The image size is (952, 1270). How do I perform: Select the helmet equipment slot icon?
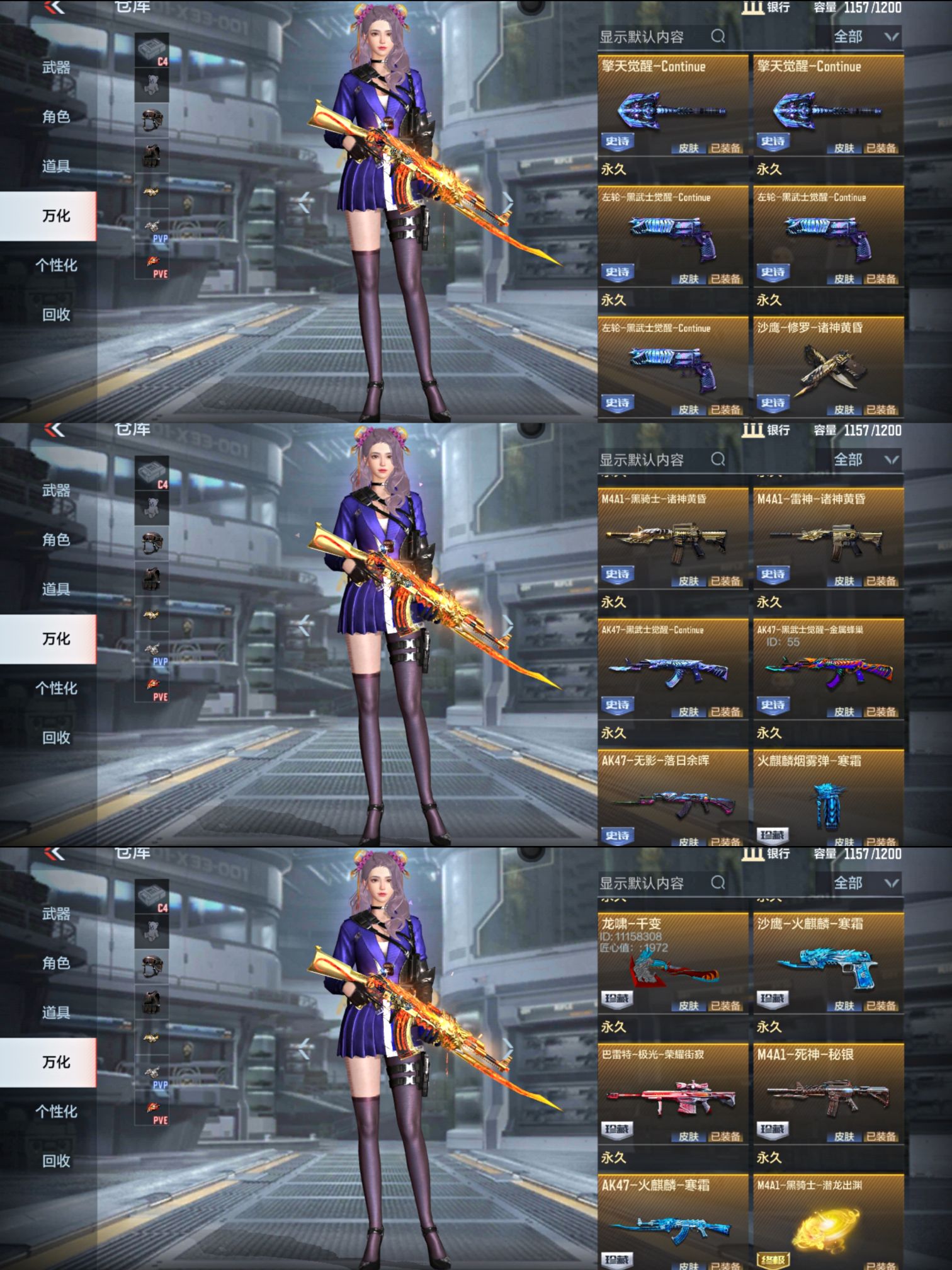pos(151,117)
